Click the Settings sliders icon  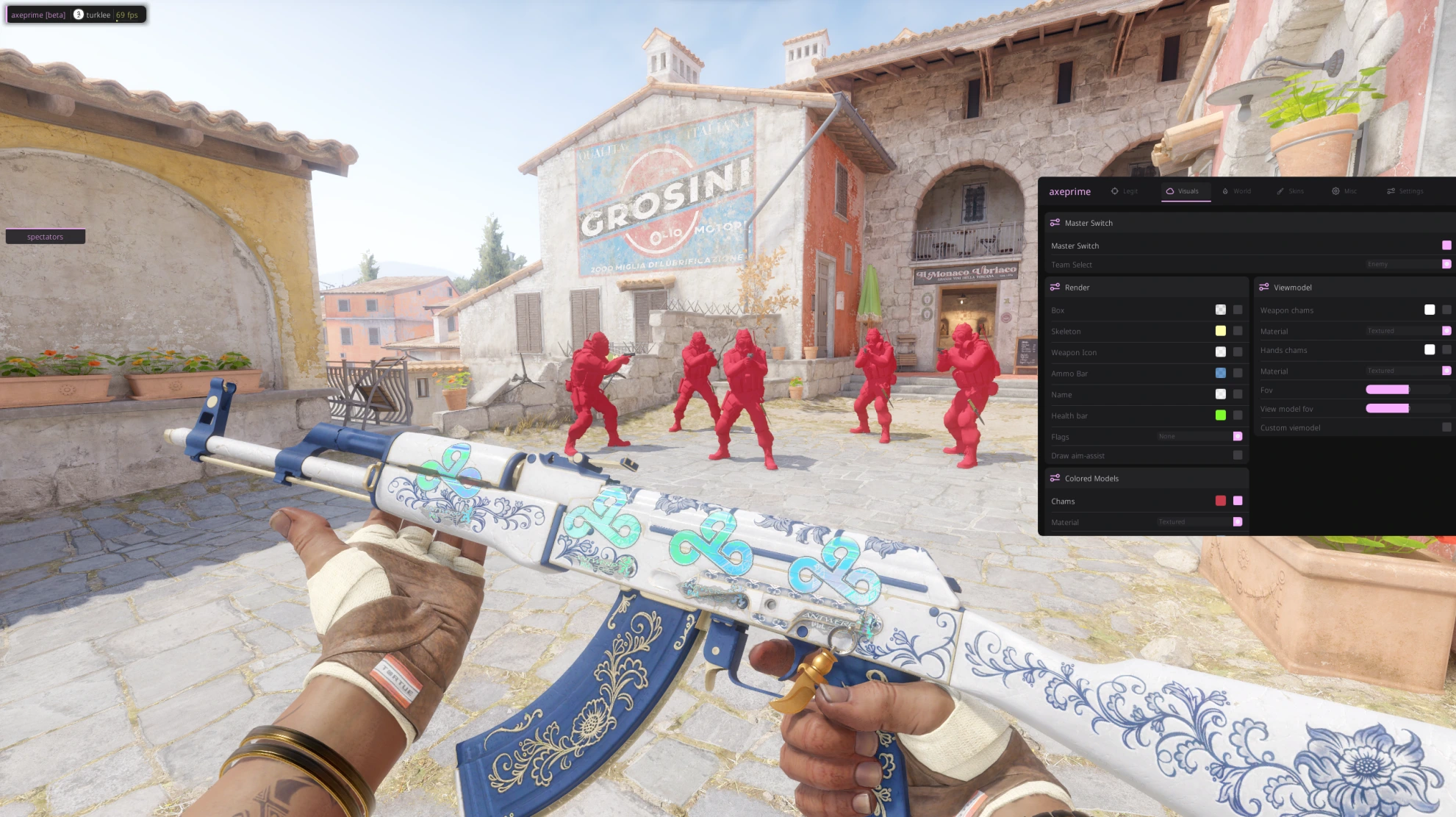(x=1391, y=191)
